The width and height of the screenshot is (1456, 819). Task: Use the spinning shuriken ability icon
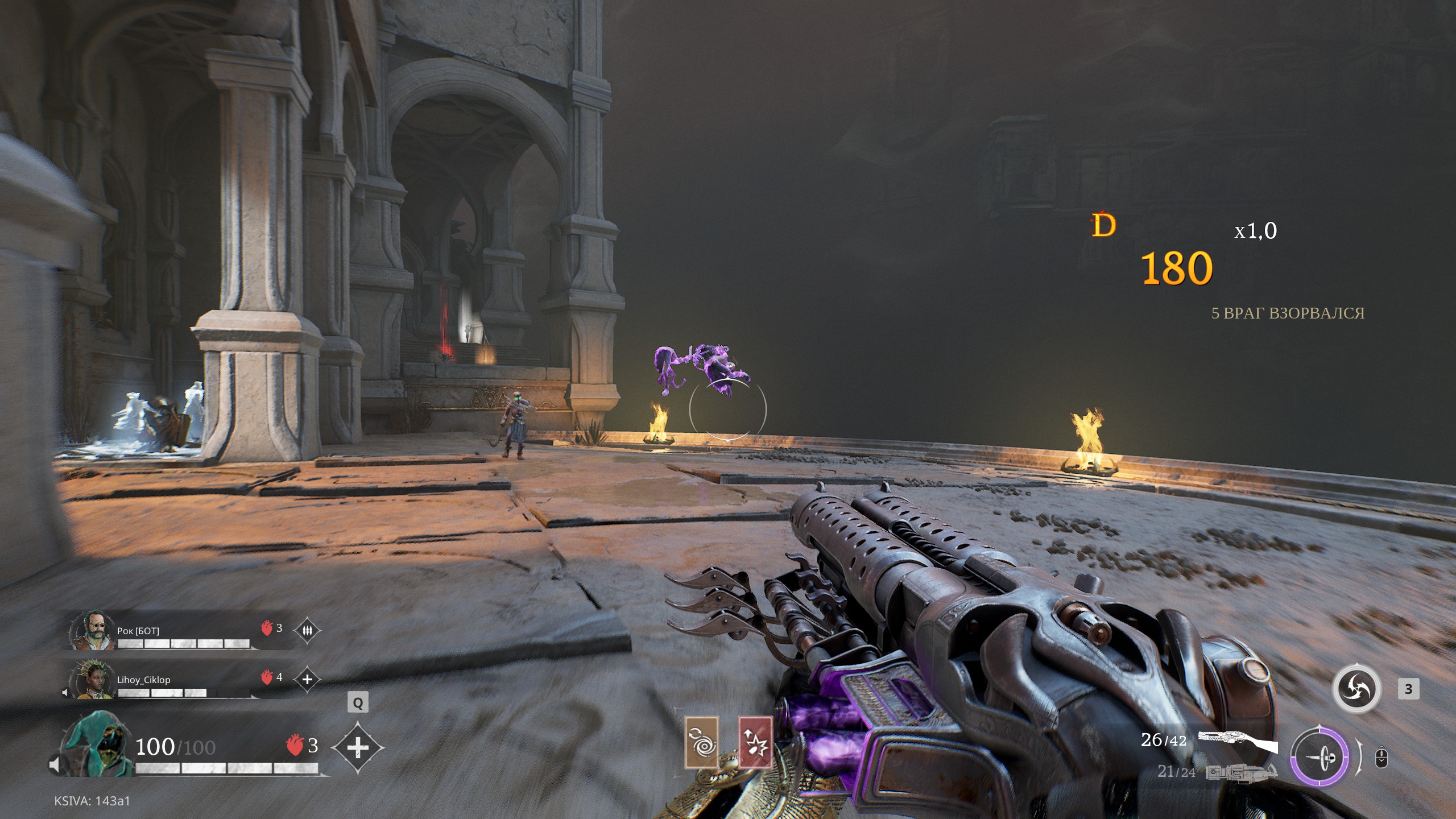click(x=1356, y=689)
